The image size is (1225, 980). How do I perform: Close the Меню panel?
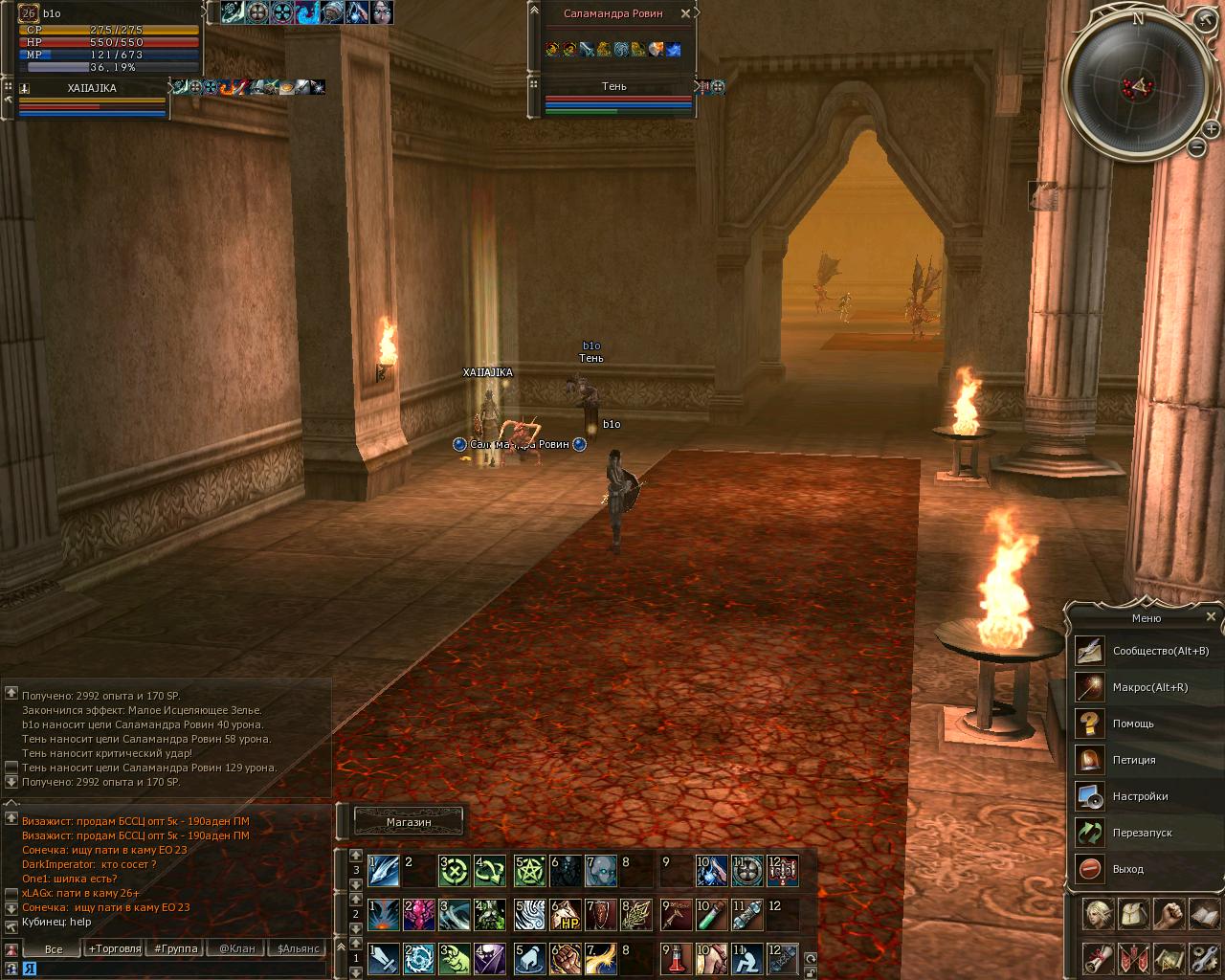point(1211,617)
